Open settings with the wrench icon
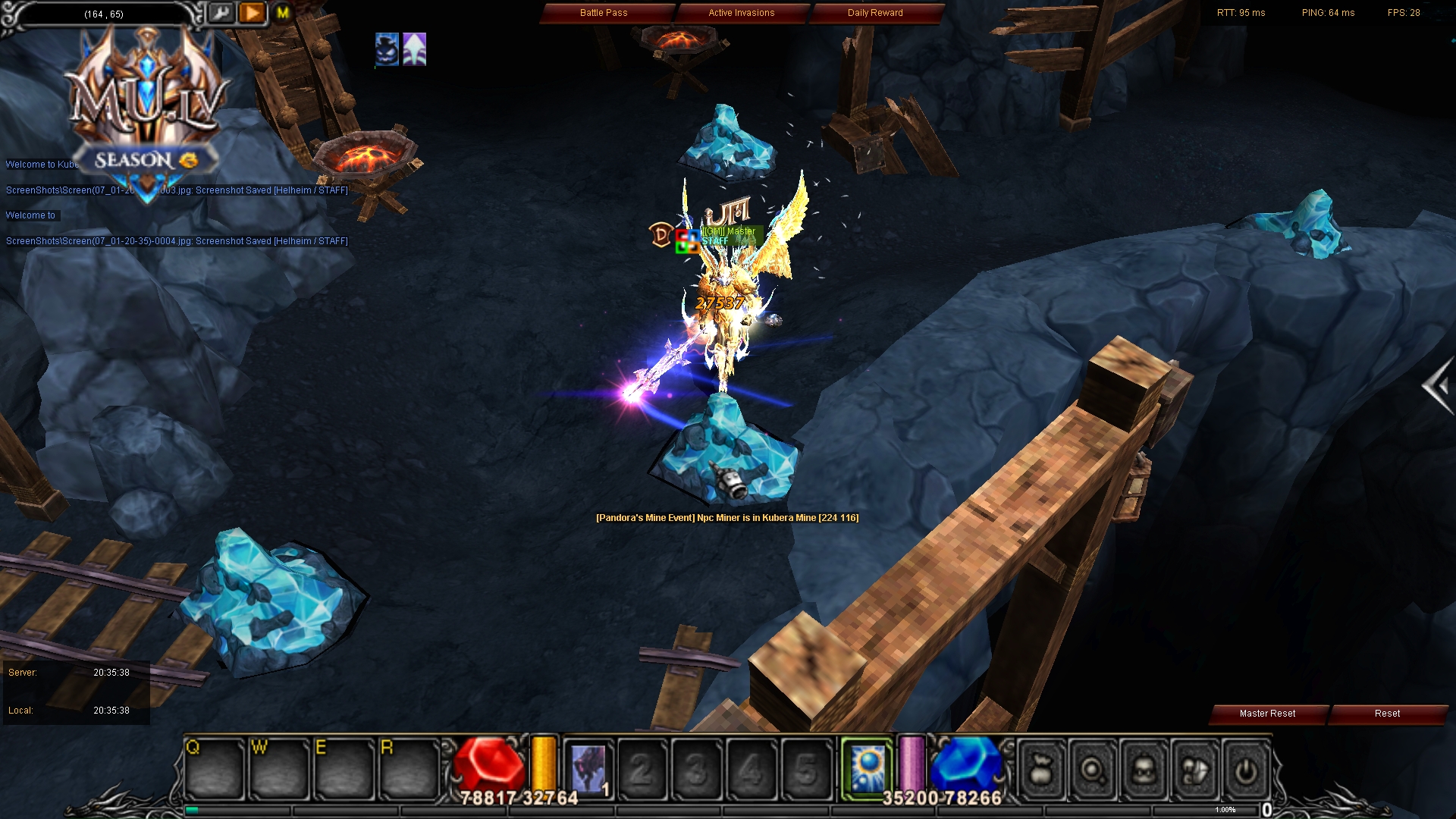This screenshot has height=819, width=1456. [x=221, y=13]
